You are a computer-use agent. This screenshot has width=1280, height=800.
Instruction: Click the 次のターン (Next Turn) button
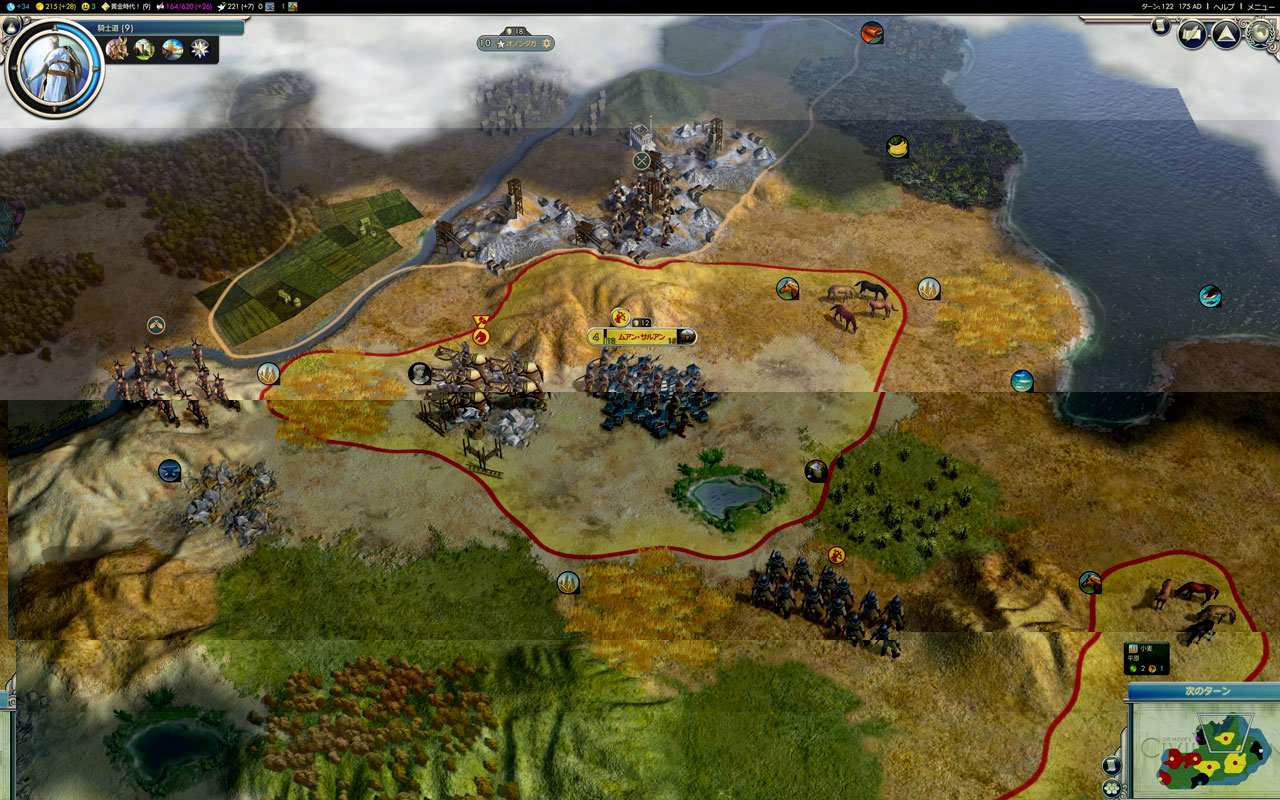1207,691
